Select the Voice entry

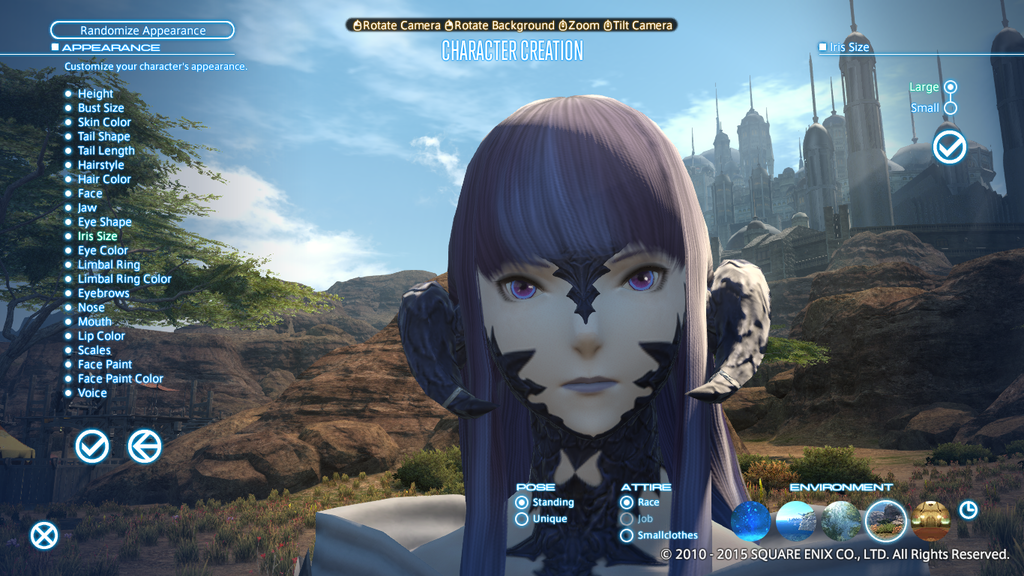[x=92, y=393]
